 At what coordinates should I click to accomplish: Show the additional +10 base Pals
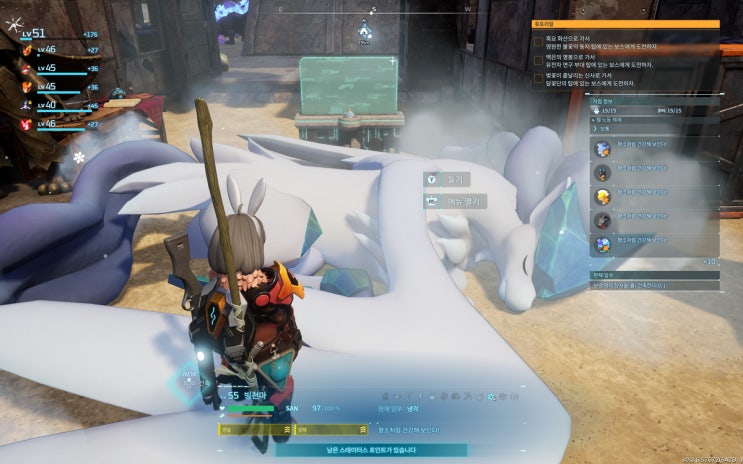tap(710, 262)
